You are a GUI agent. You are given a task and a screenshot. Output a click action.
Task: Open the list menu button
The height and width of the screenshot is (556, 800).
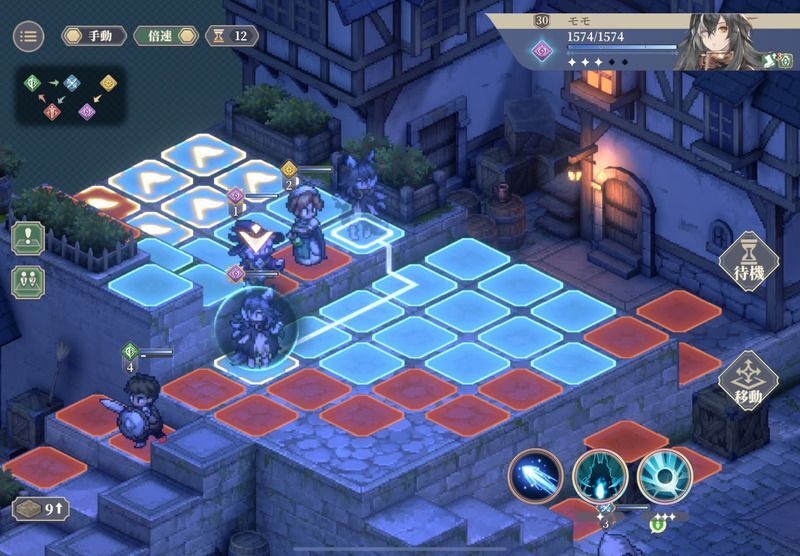[x=28, y=36]
